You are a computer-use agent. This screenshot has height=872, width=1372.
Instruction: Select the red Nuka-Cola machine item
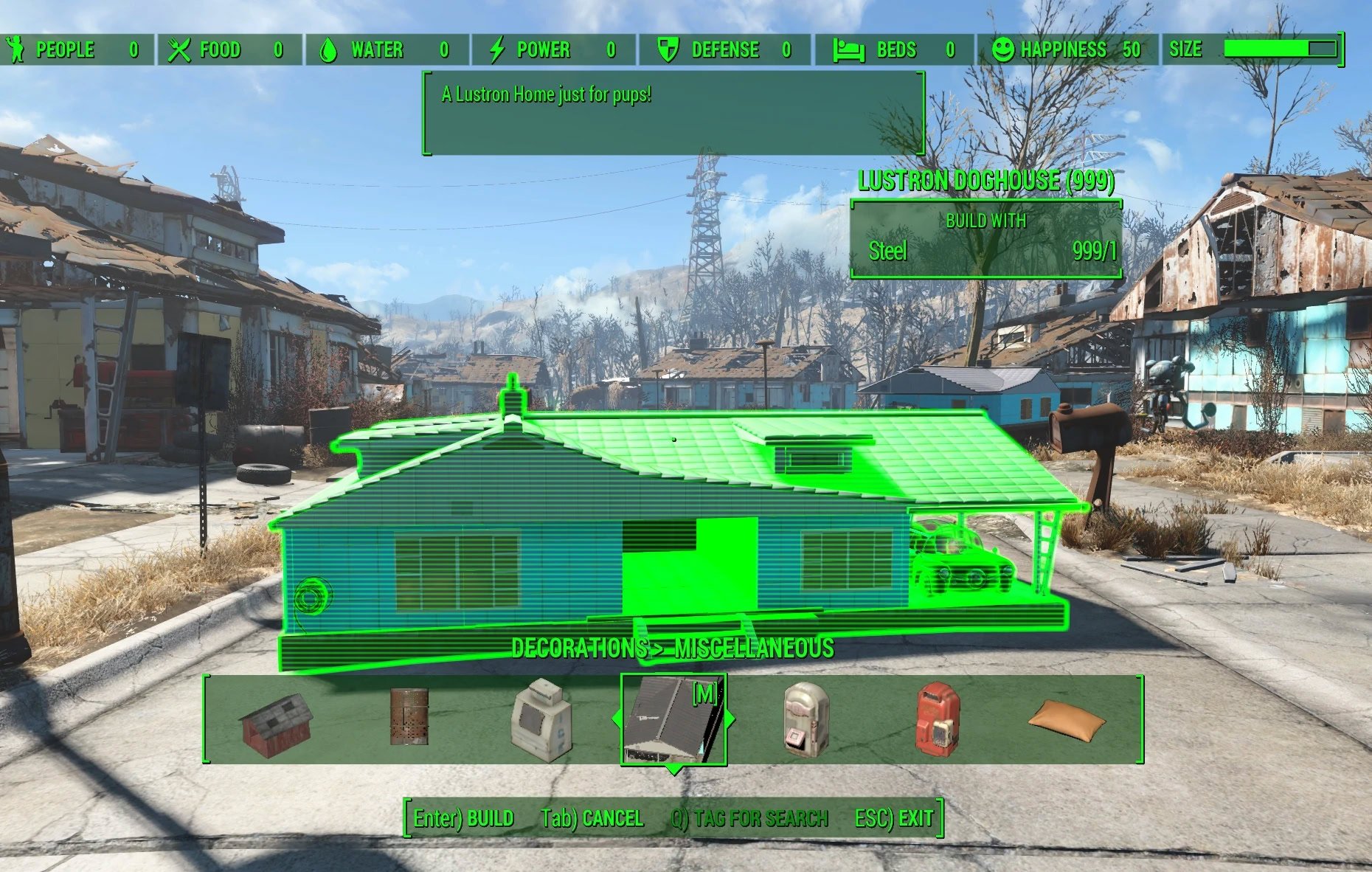936,719
